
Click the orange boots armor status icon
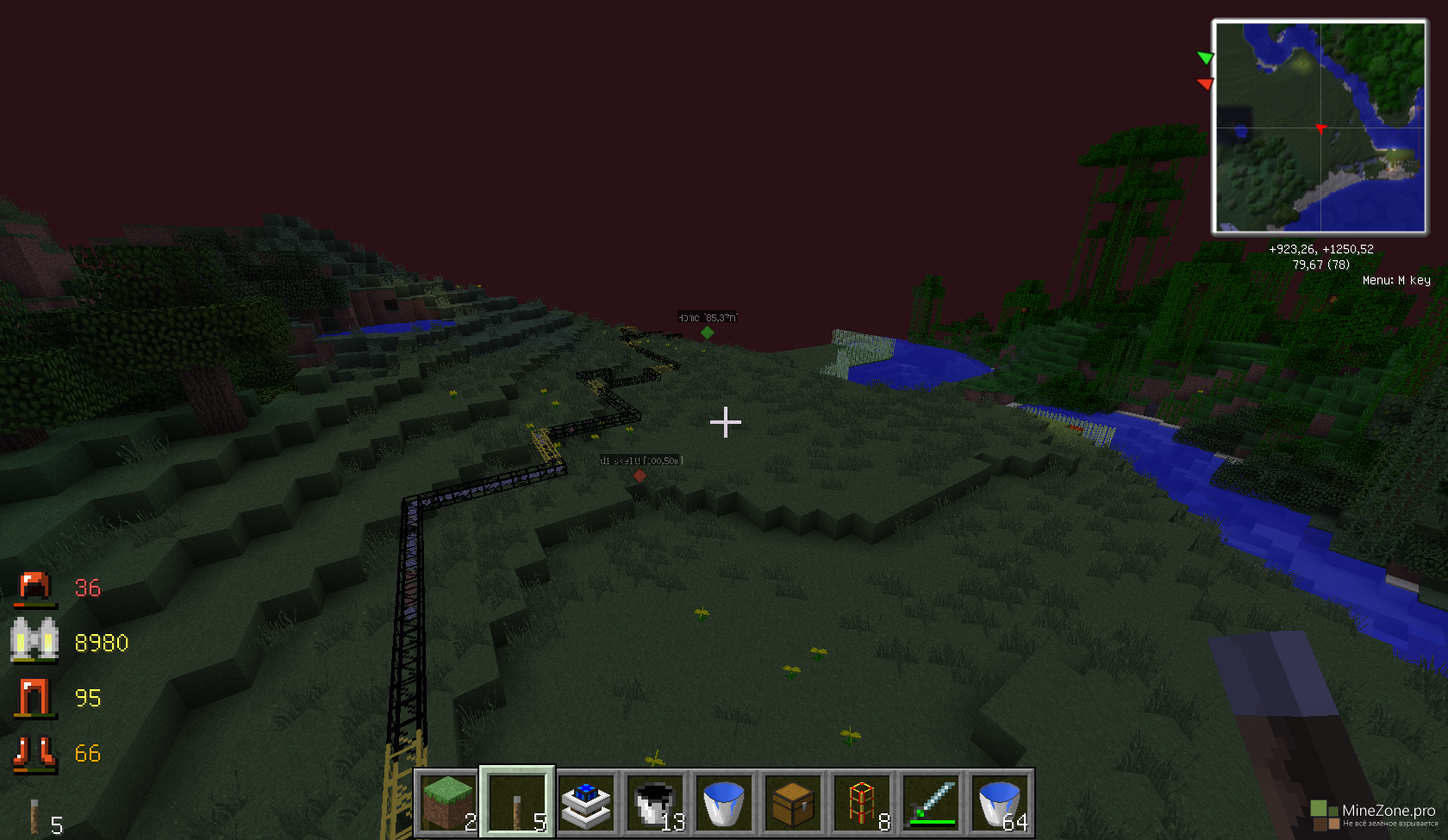tap(34, 752)
